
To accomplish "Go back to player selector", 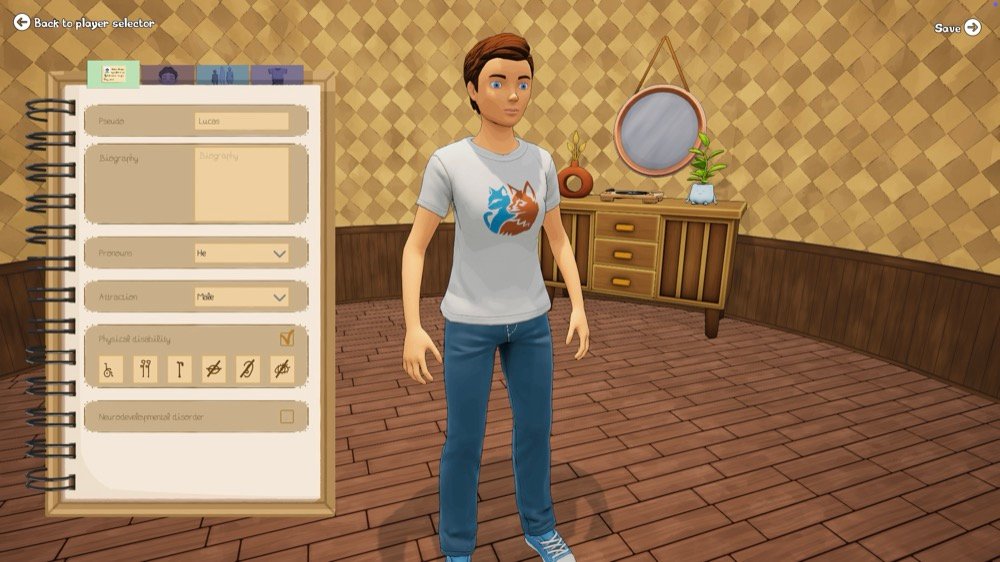I will (84, 22).
